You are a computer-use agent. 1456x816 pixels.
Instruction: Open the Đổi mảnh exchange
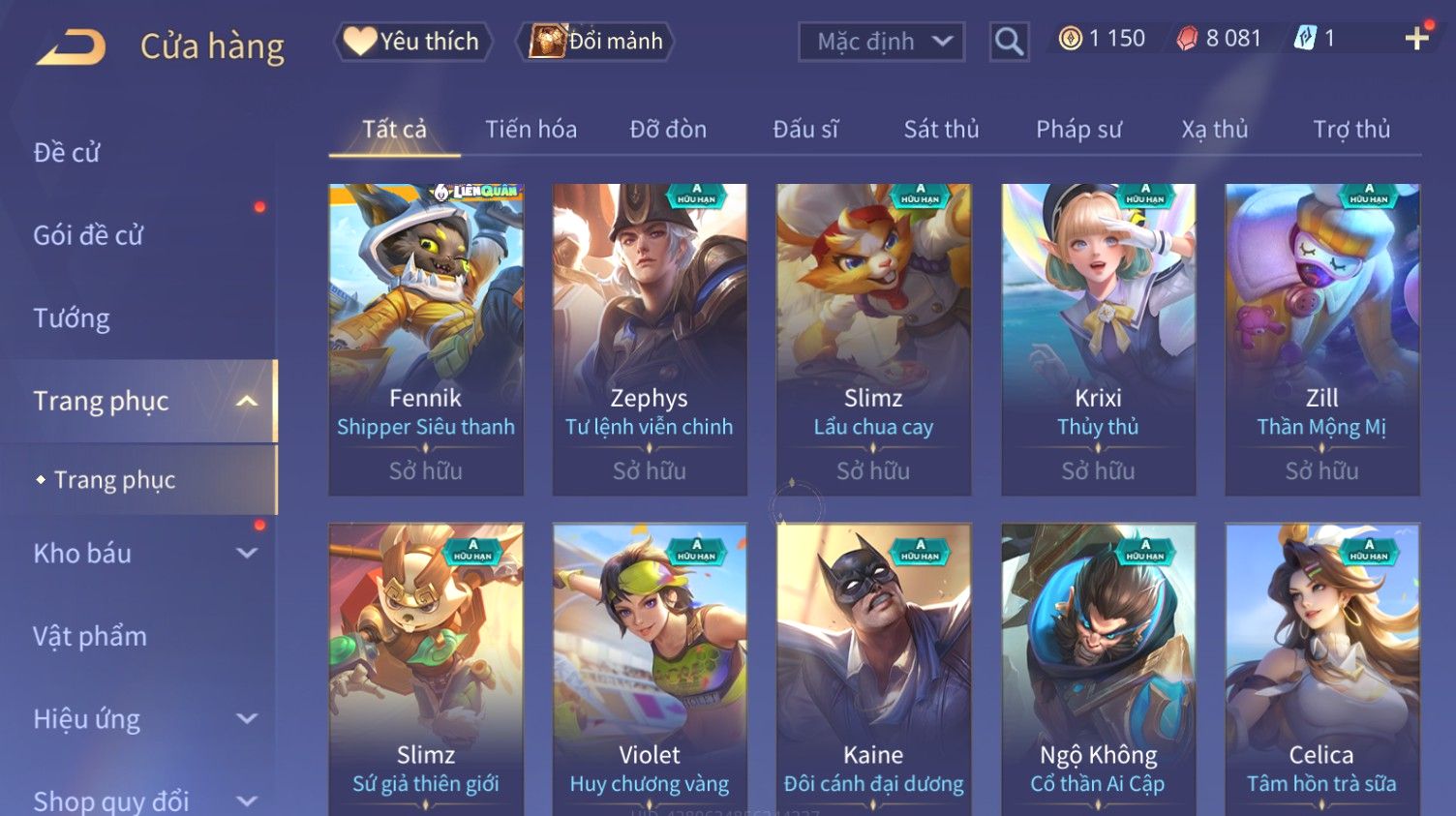click(596, 42)
